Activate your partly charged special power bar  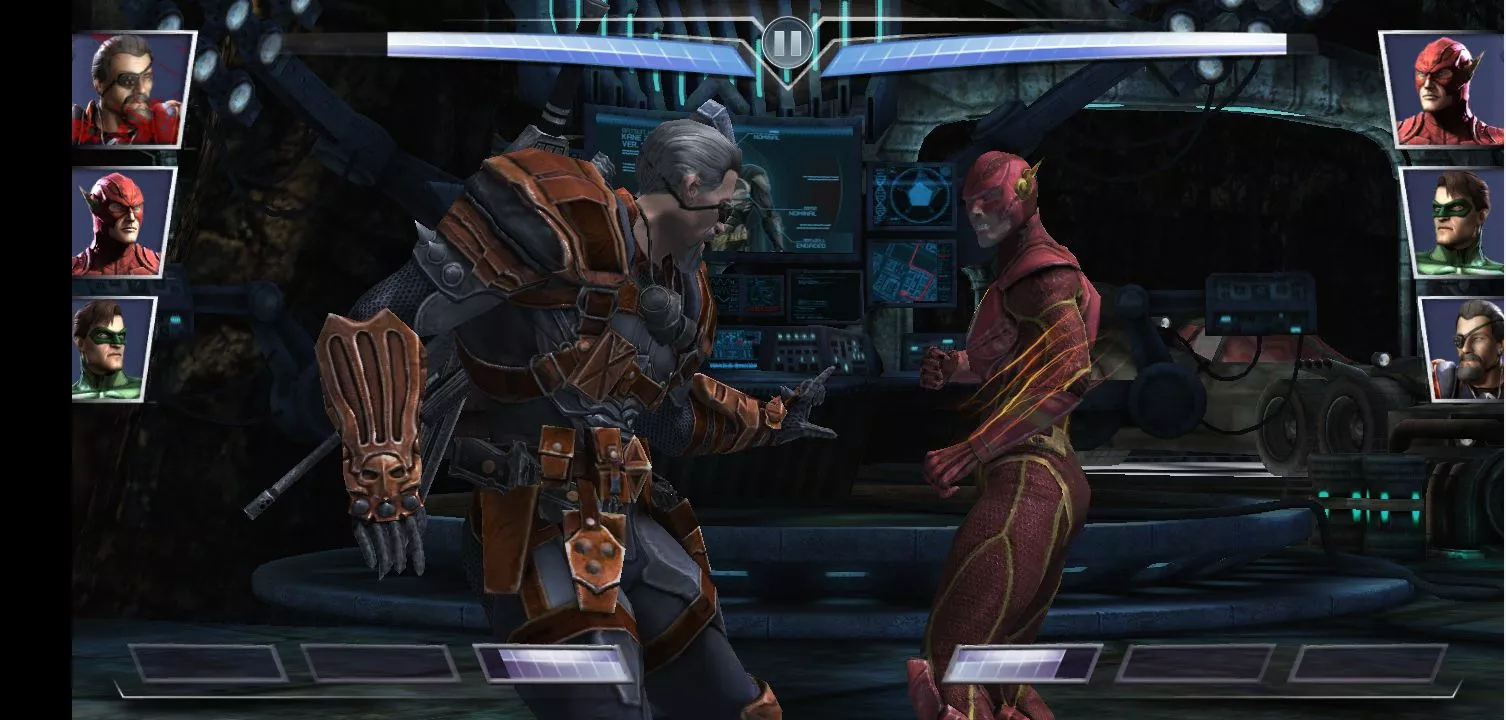coord(555,663)
